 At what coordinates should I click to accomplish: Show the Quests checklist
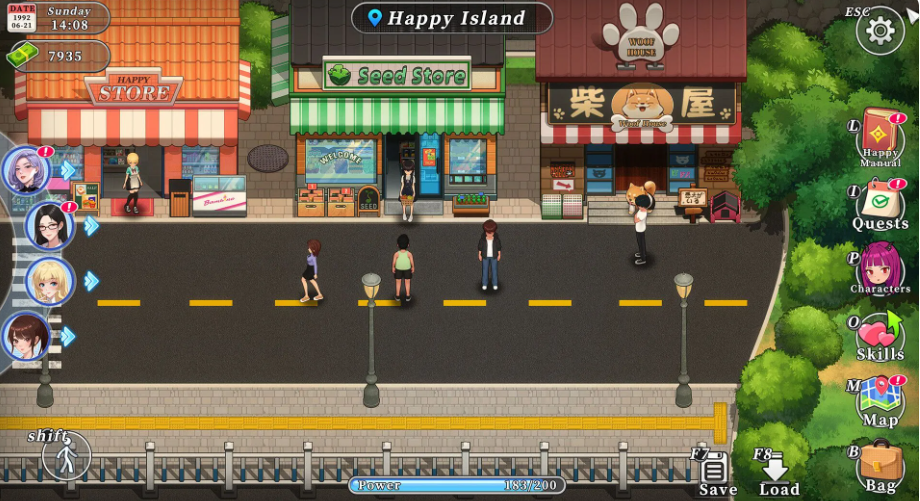tap(880, 204)
